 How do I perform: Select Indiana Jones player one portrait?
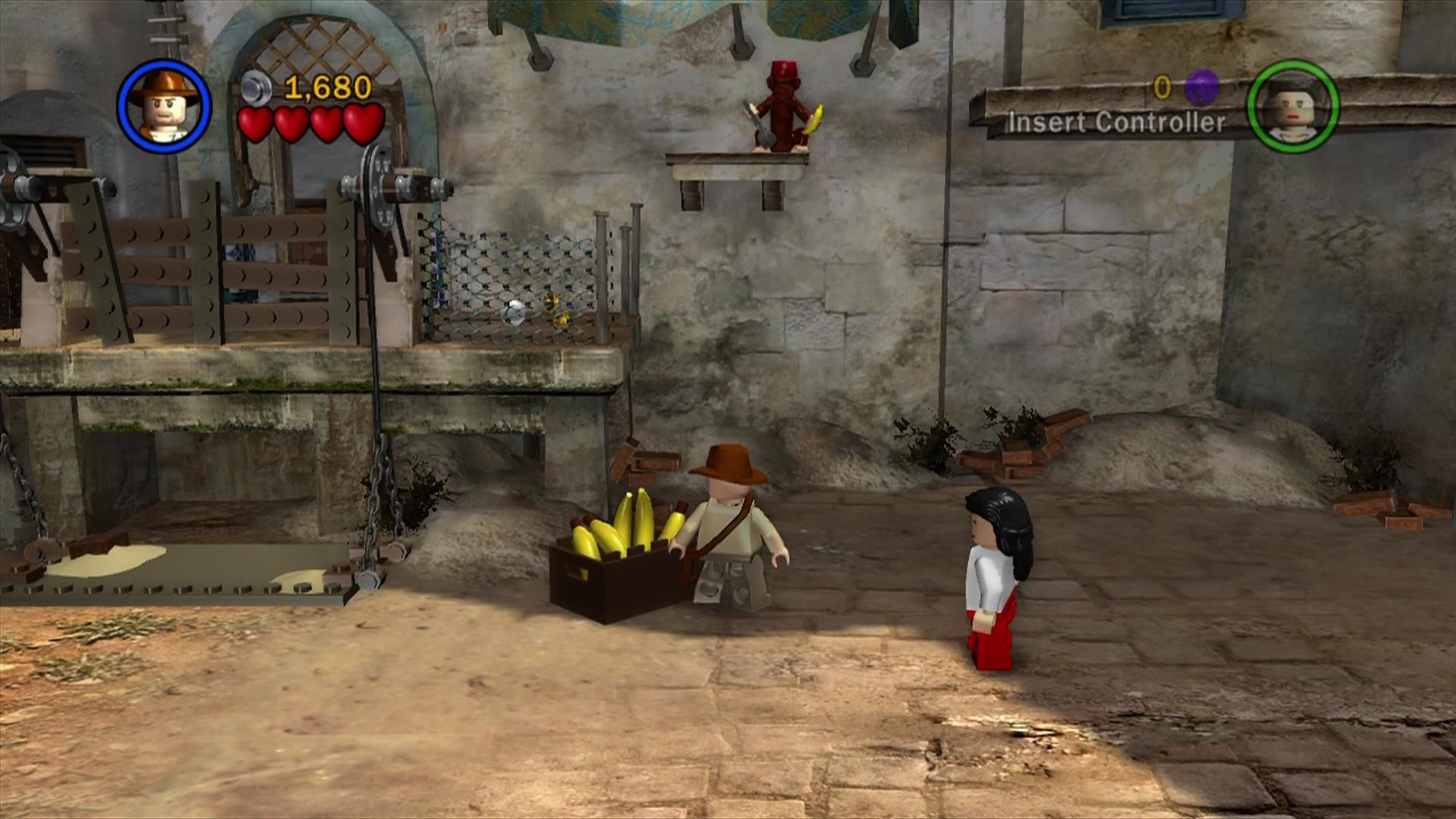(165, 106)
